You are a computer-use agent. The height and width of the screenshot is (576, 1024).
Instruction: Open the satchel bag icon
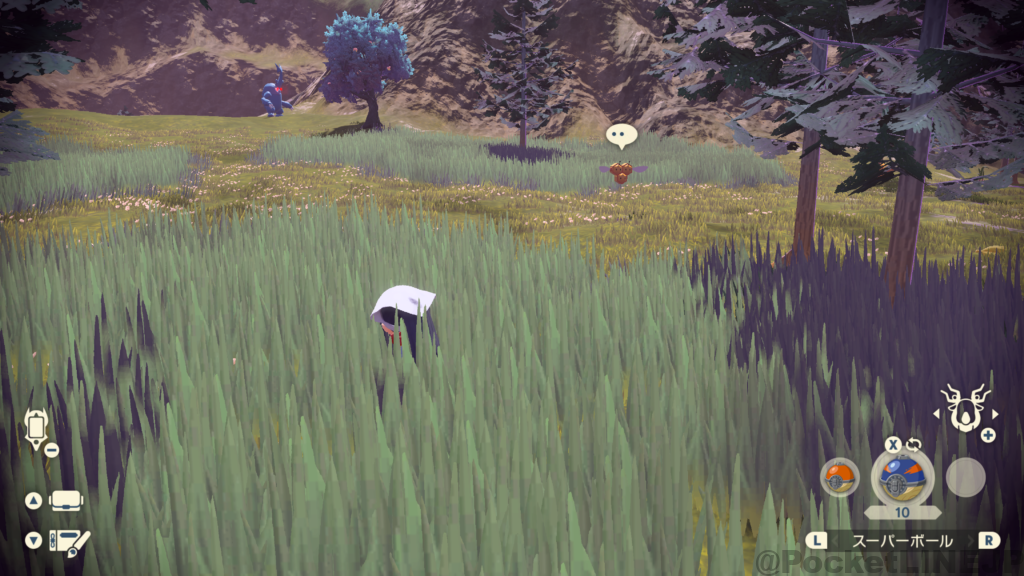pos(66,500)
